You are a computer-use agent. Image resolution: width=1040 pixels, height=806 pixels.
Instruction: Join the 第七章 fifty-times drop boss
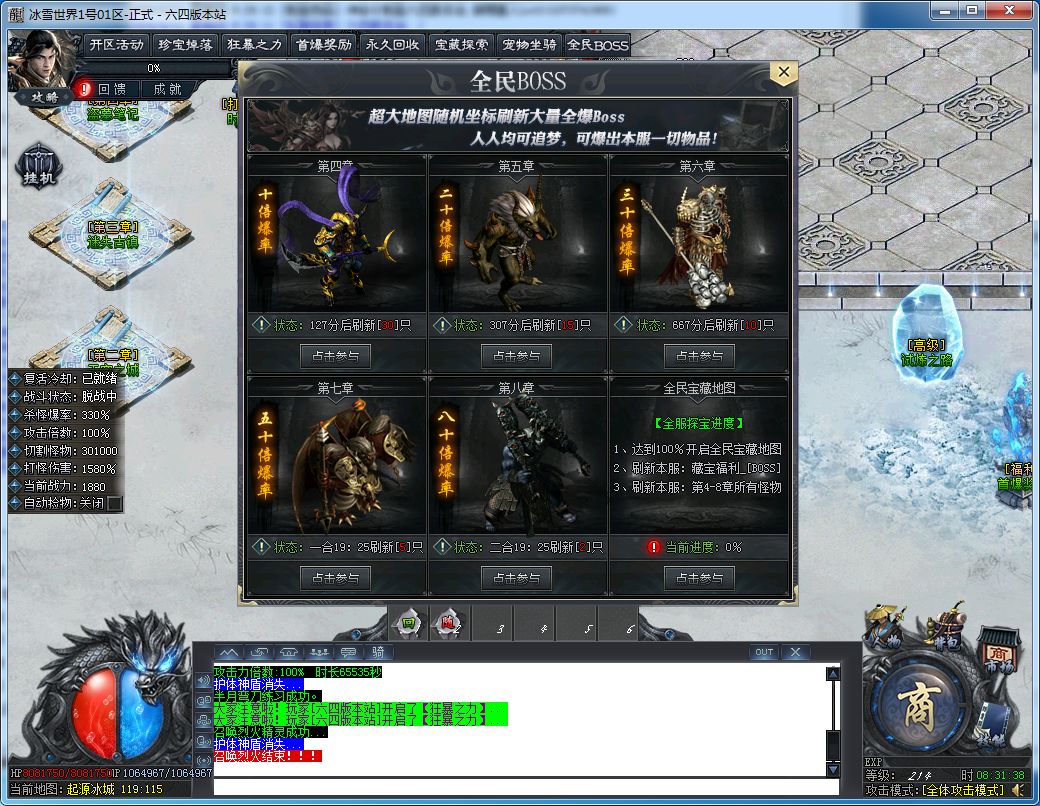[x=335, y=578]
